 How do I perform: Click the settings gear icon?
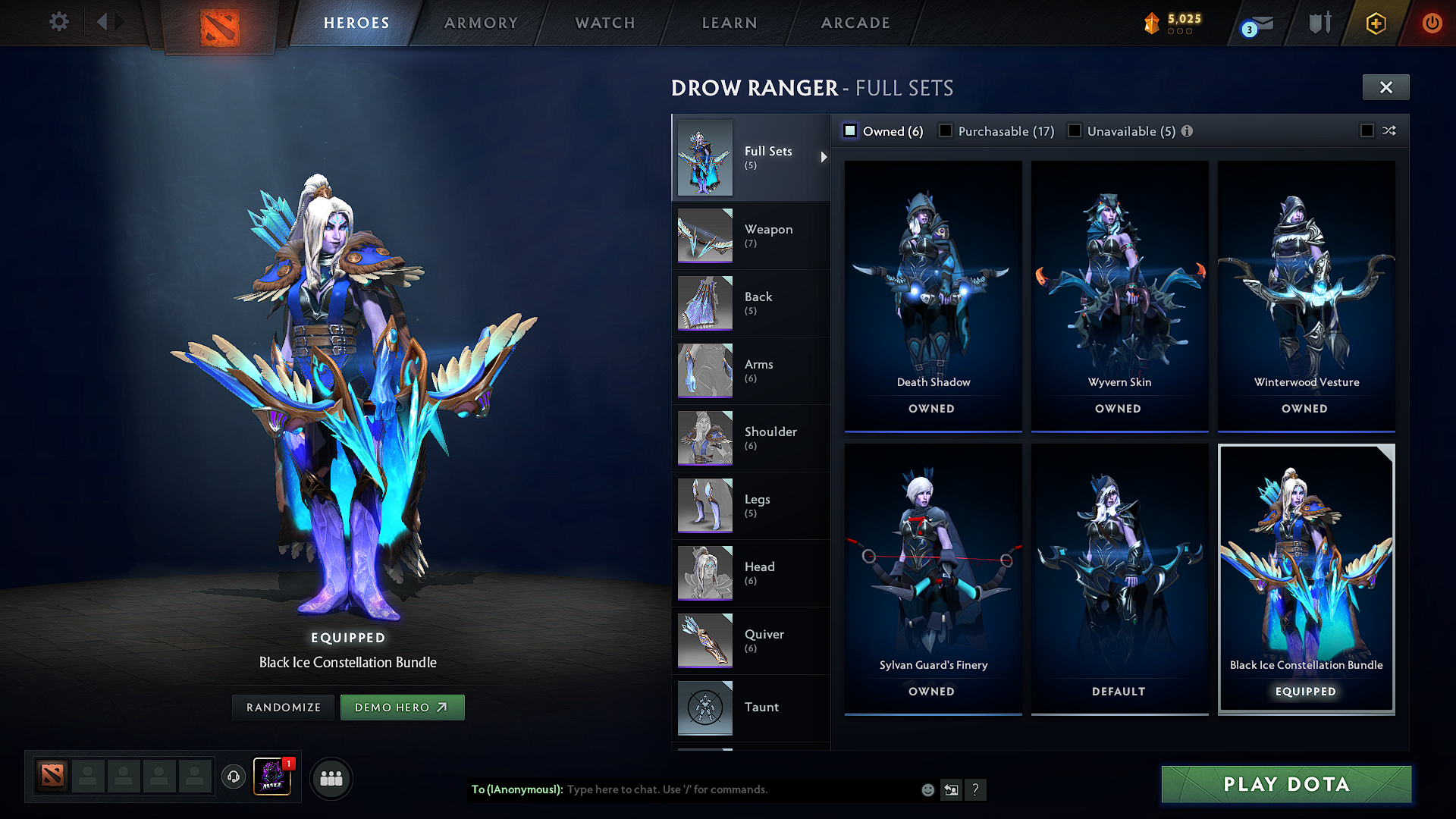click(58, 23)
